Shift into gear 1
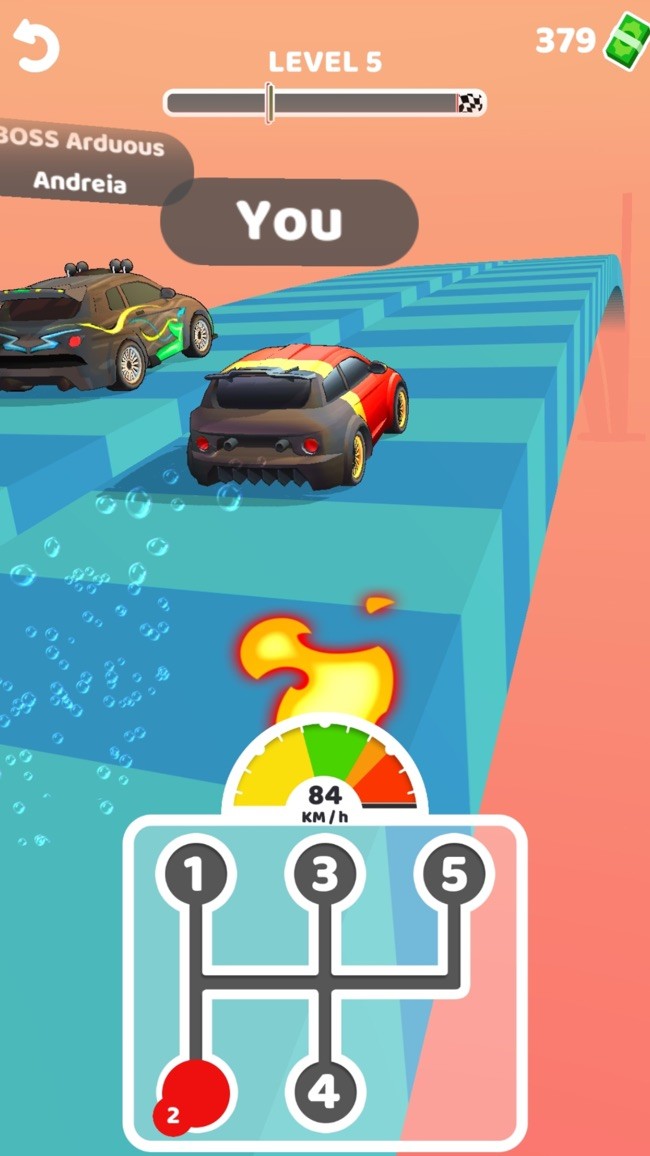Viewport: 650px width, 1156px height. pyautogui.click(x=193, y=873)
